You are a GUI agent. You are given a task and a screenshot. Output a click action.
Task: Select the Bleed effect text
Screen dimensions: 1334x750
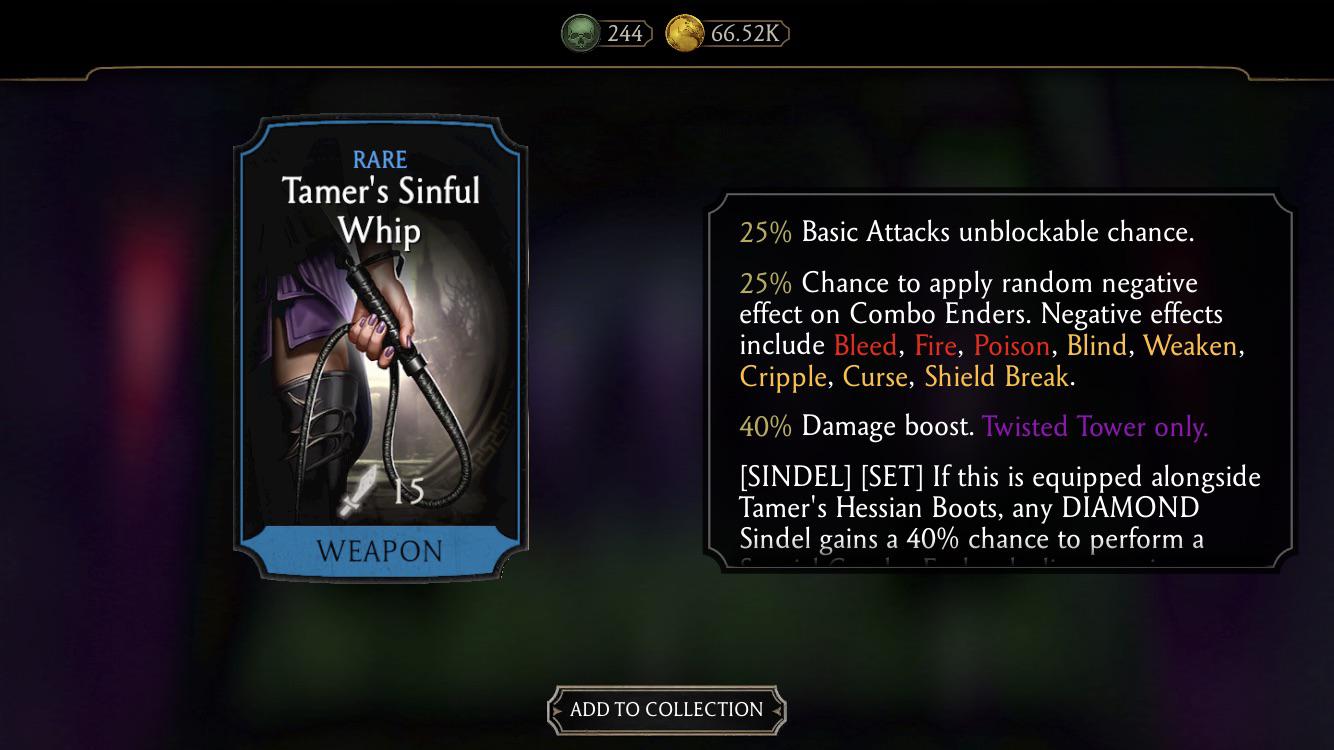tap(864, 345)
